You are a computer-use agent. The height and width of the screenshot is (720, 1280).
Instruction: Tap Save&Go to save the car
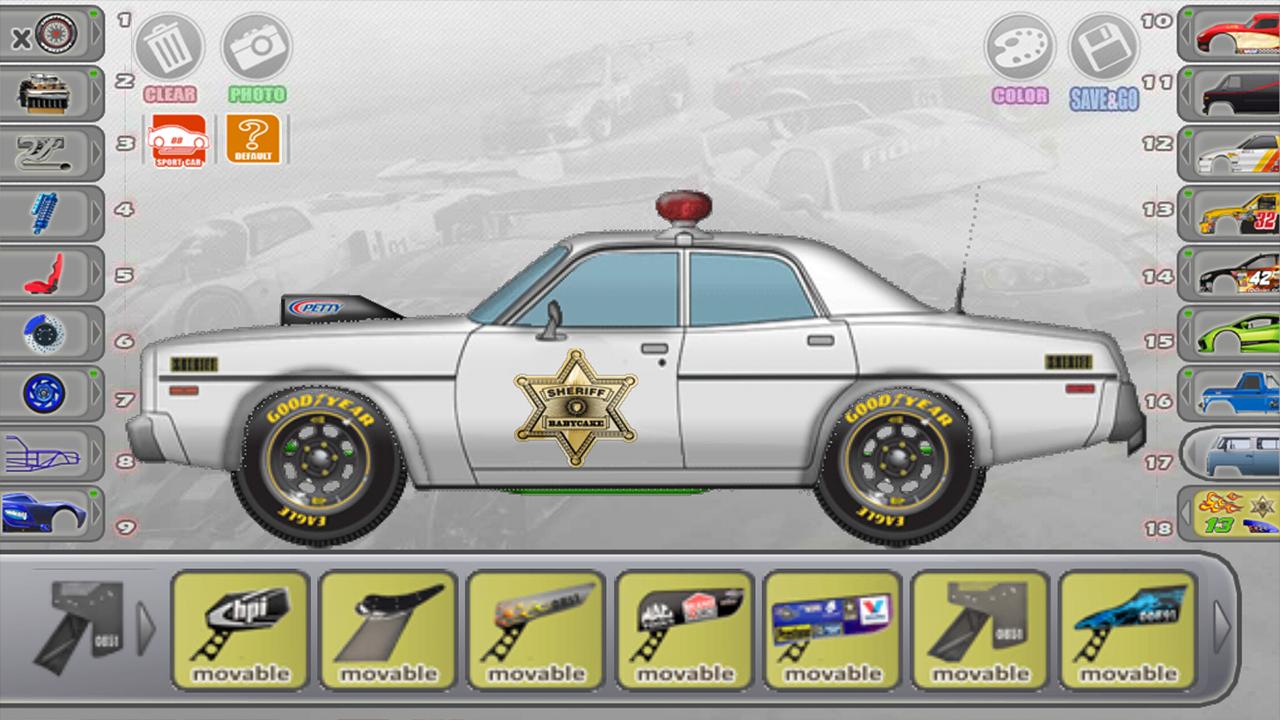tap(1104, 47)
